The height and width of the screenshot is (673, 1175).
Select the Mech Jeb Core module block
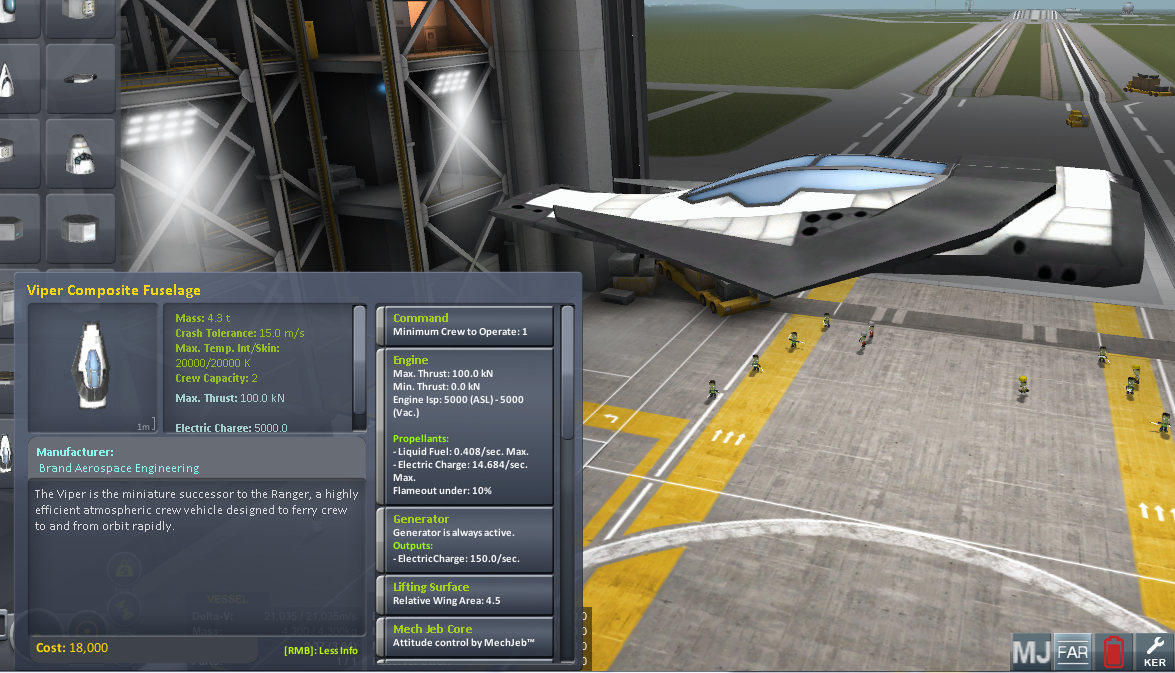[464, 636]
